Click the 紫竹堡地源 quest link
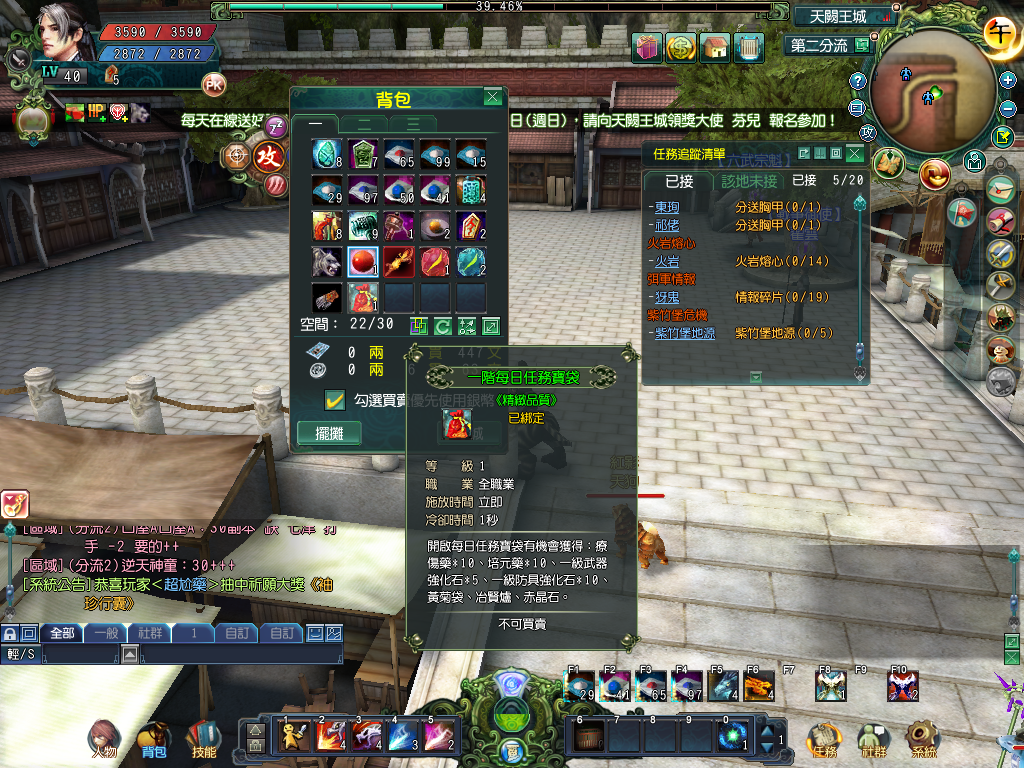Image resolution: width=1024 pixels, height=768 pixels. 685,333
